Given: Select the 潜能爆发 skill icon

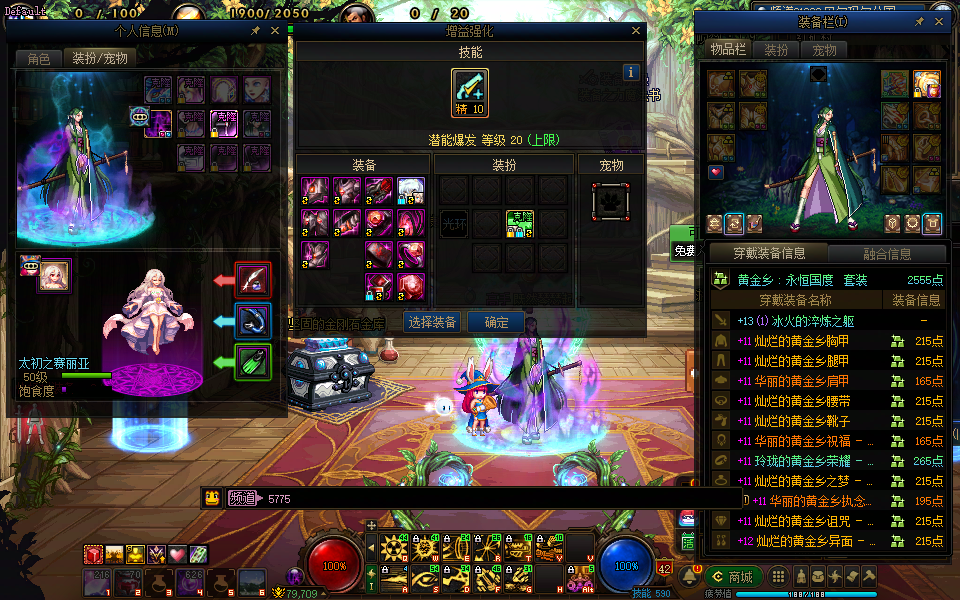Looking at the screenshot, I should coord(470,93).
